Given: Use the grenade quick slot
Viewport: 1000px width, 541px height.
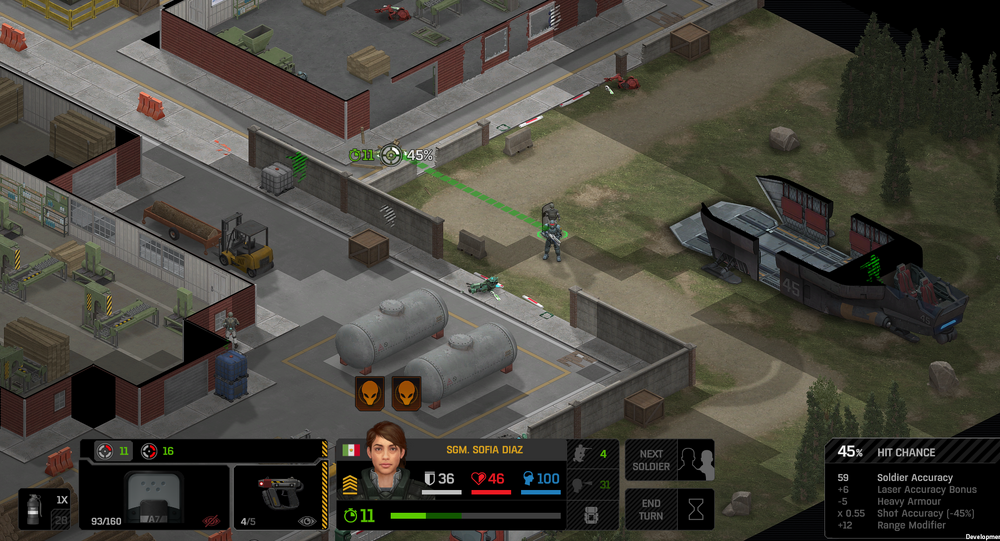Looking at the screenshot, I should point(44,507).
